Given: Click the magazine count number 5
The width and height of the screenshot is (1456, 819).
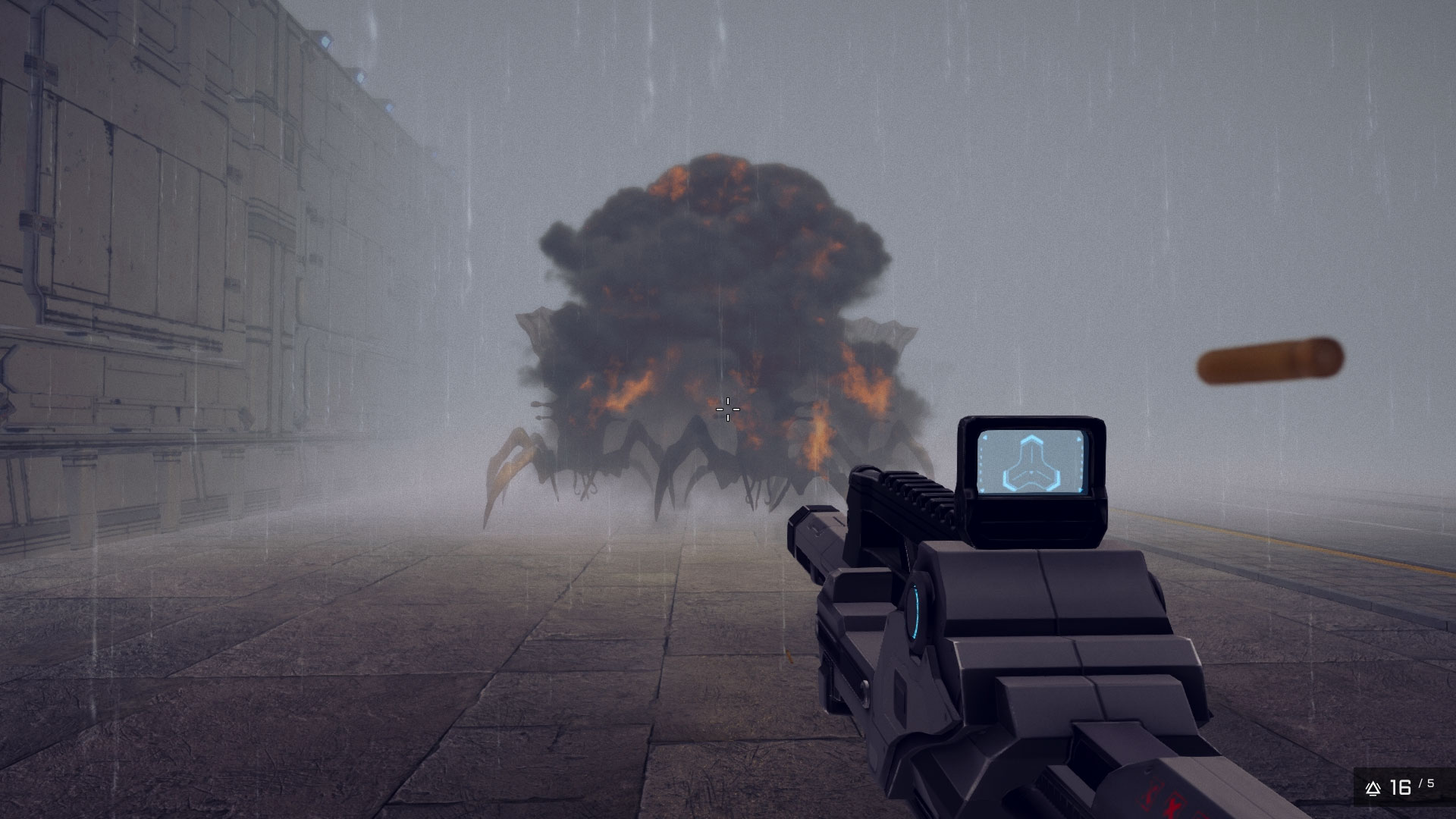Looking at the screenshot, I should point(1430,784).
